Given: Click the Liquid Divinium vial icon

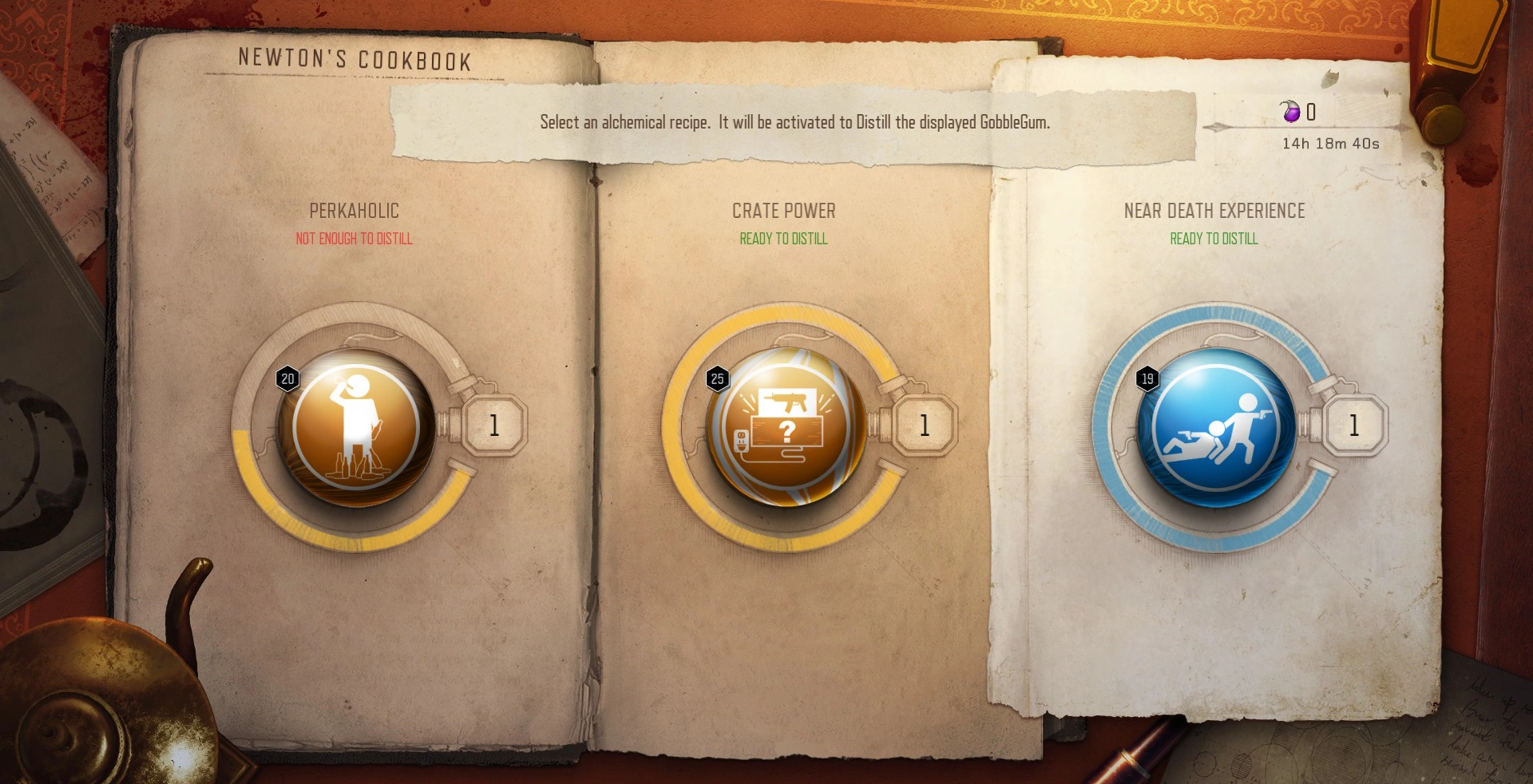Looking at the screenshot, I should (x=1292, y=112).
